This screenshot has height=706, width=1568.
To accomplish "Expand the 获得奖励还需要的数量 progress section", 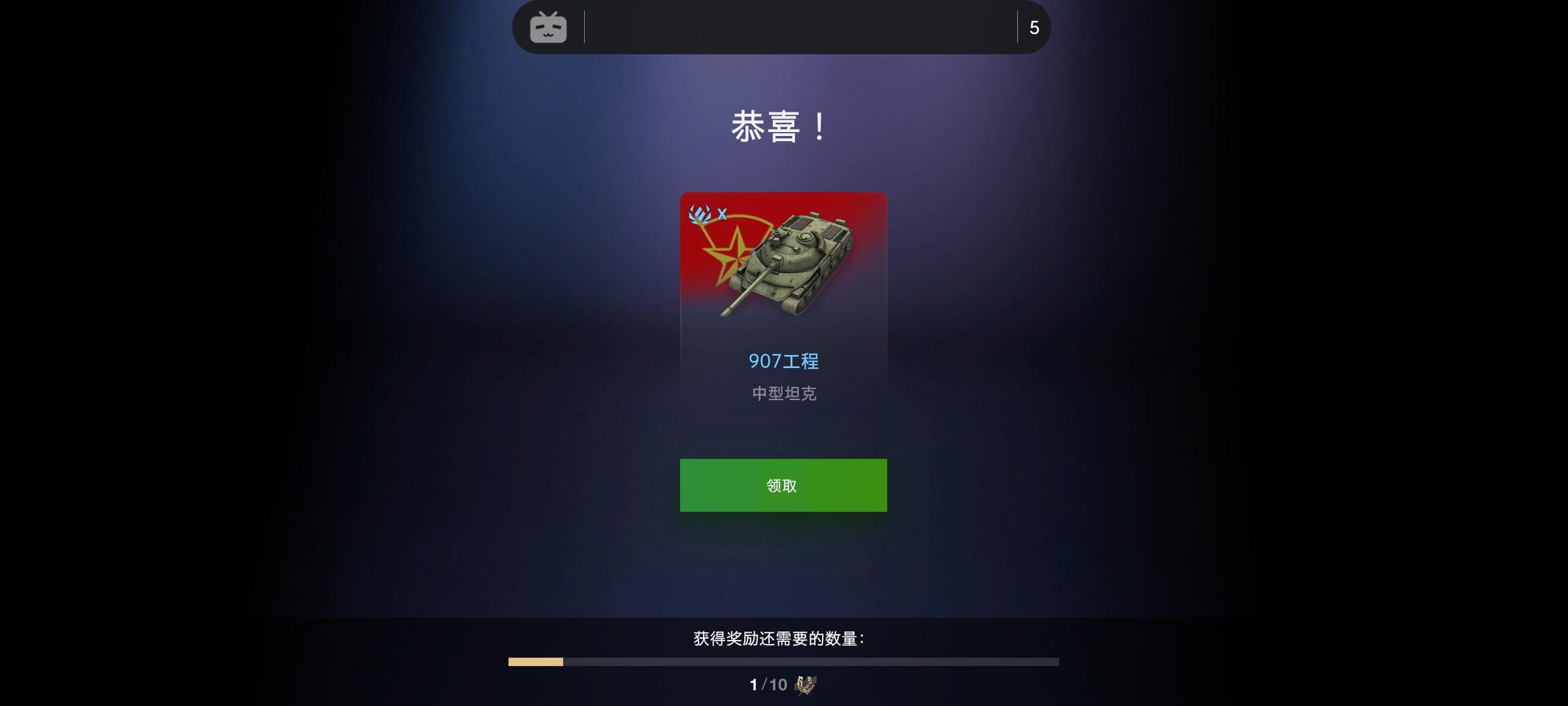I will click(x=783, y=639).
